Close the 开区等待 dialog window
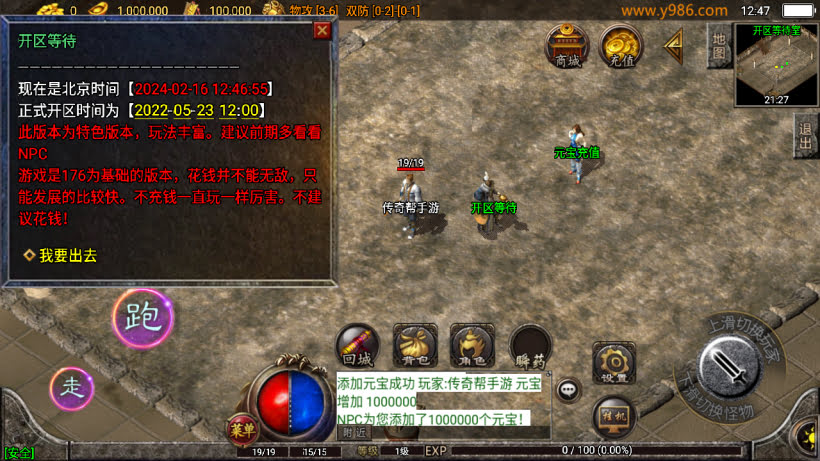This screenshot has width=820, height=461. pos(322,30)
